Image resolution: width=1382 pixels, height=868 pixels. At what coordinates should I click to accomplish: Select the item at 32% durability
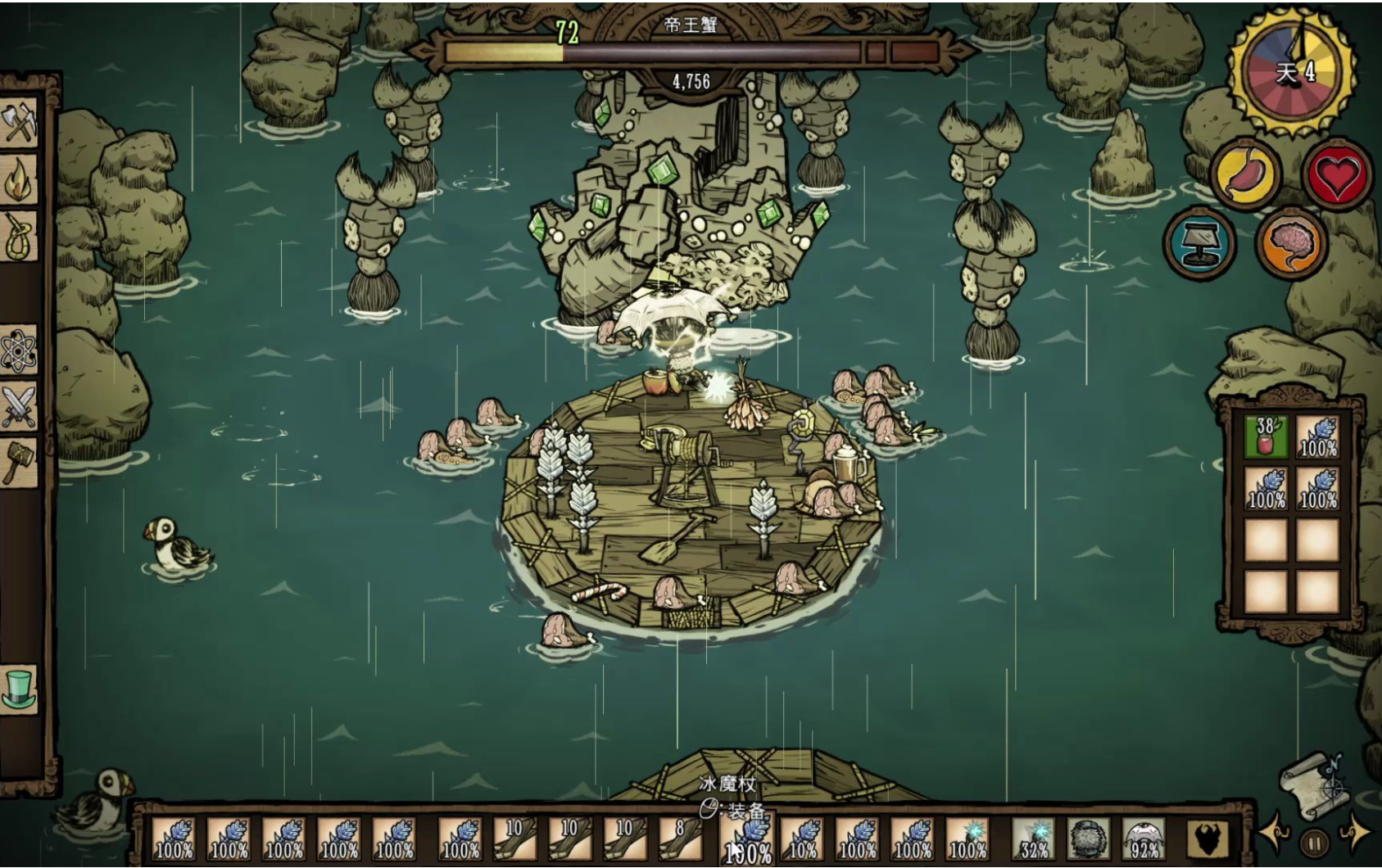1033,839
